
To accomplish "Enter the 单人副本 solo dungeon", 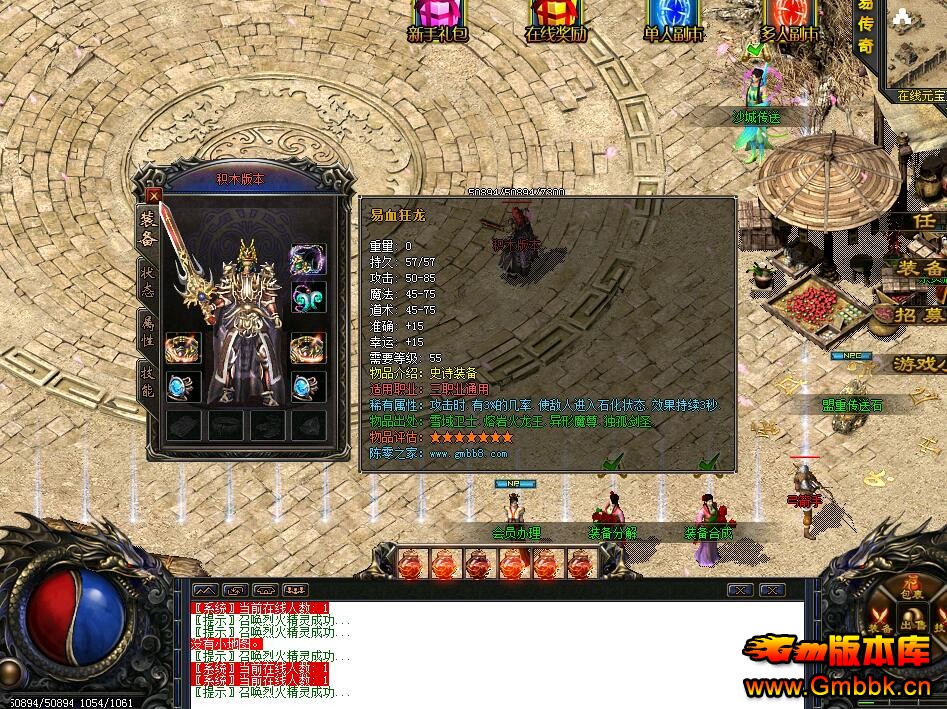I will (x=673, y=20).
